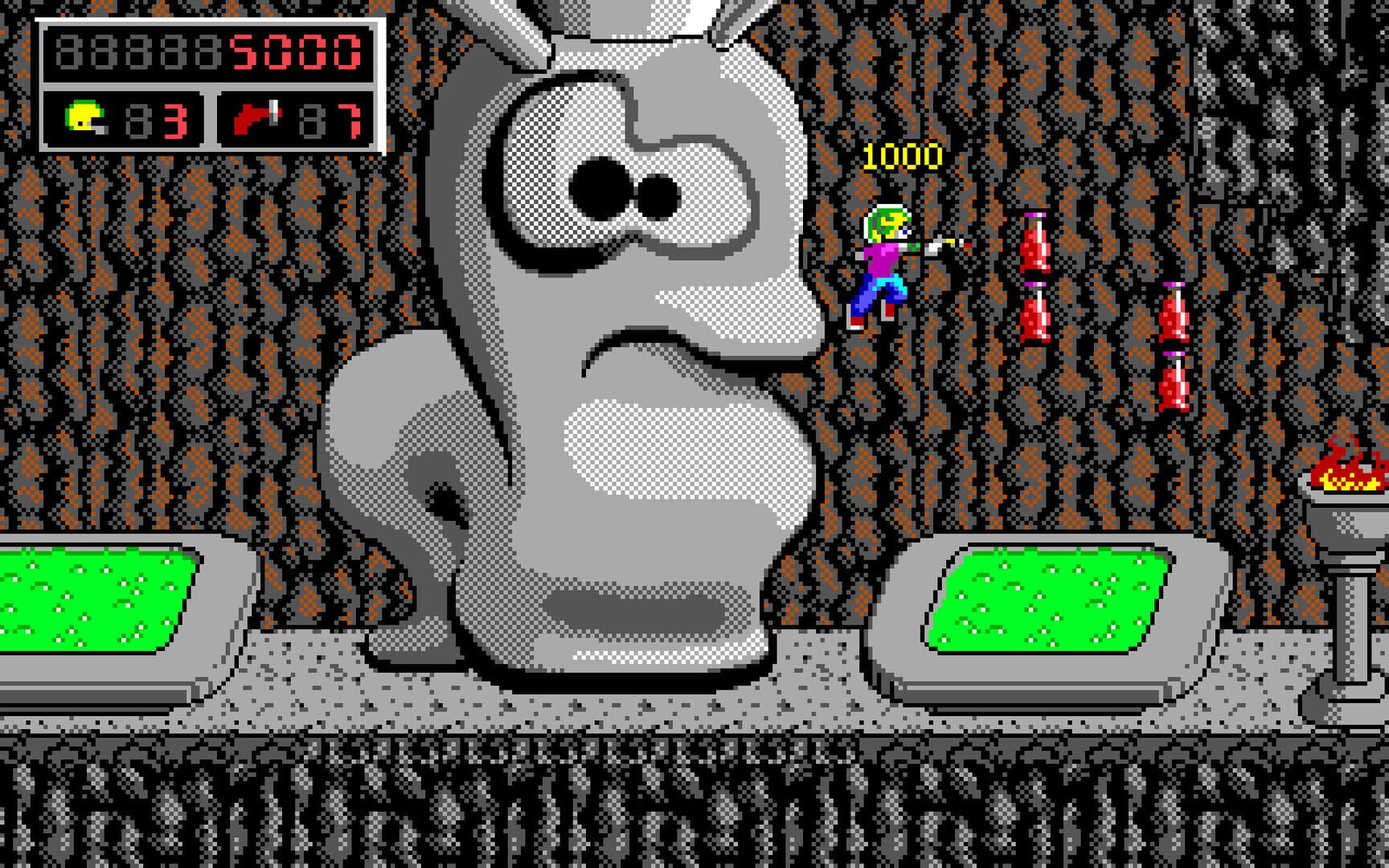Click the floating 1000 points popup

coord(902,157)
